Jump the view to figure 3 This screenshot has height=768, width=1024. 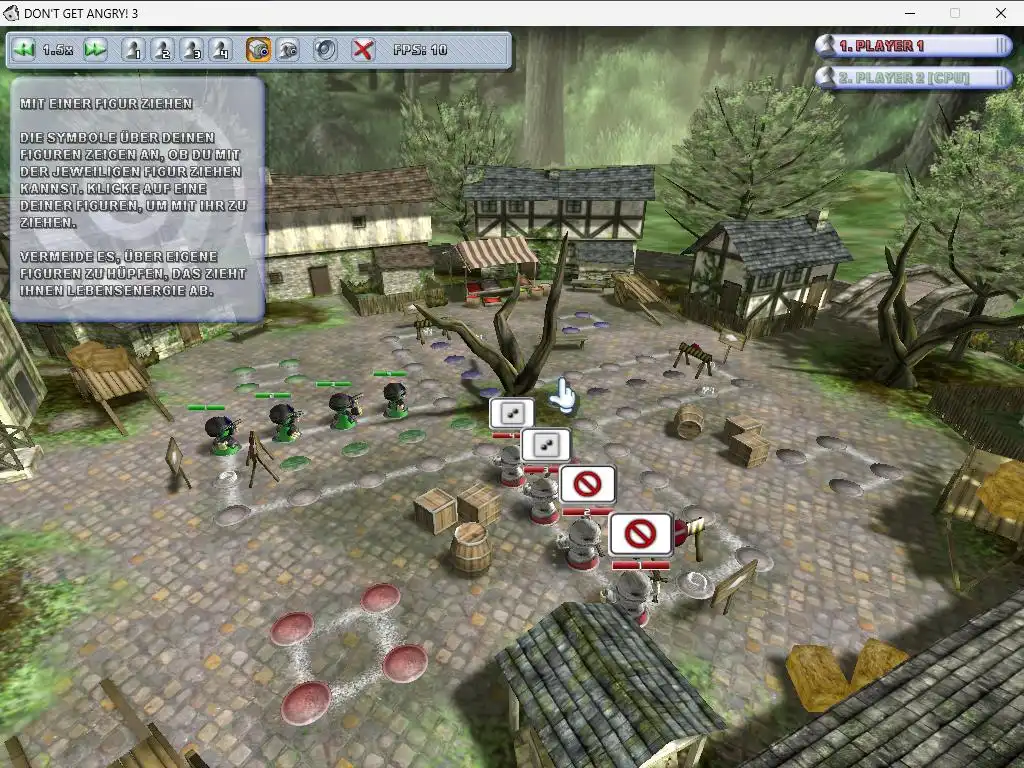[192, 49]
